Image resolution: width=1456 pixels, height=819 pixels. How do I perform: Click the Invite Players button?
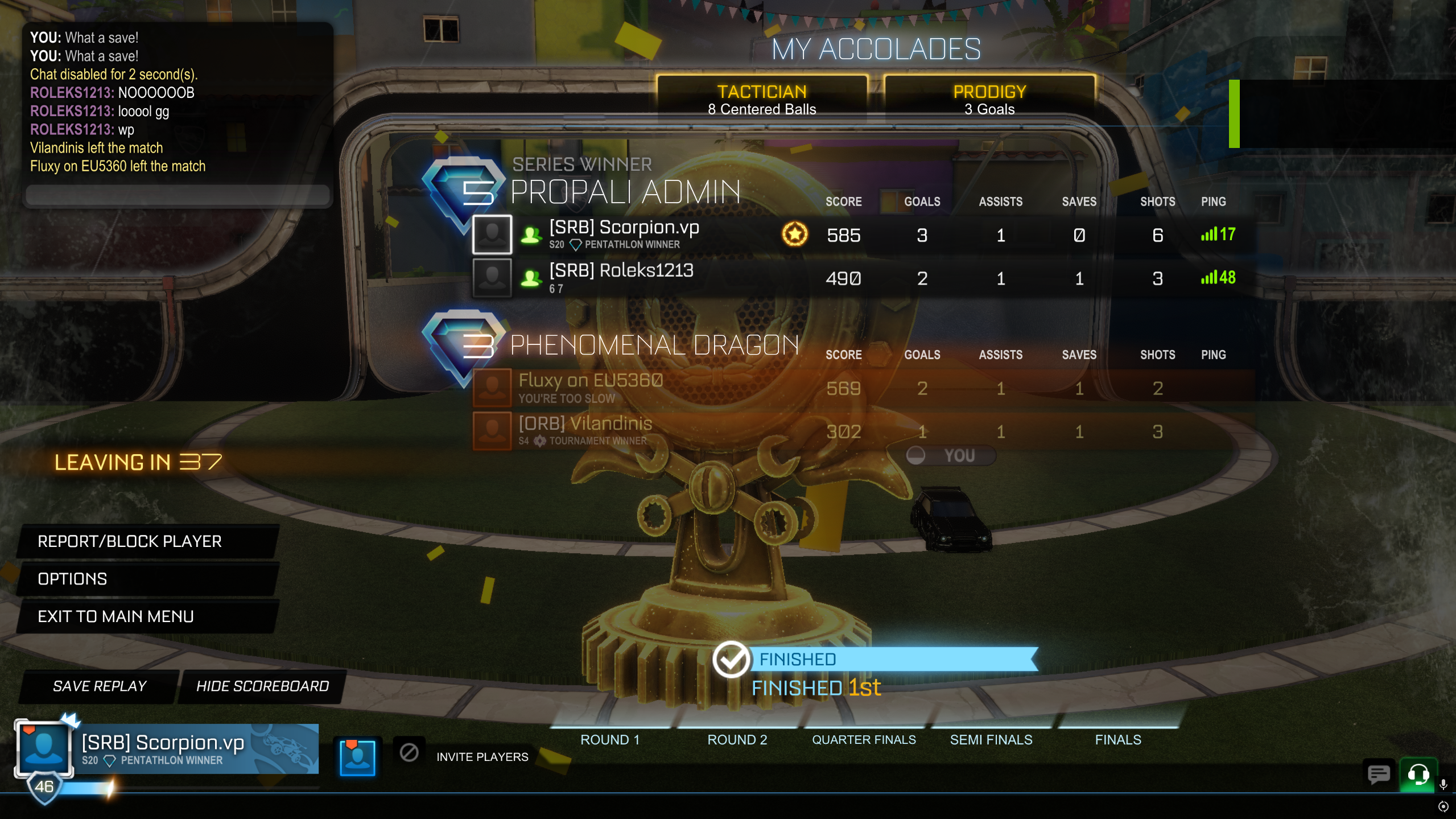point(482,757)
